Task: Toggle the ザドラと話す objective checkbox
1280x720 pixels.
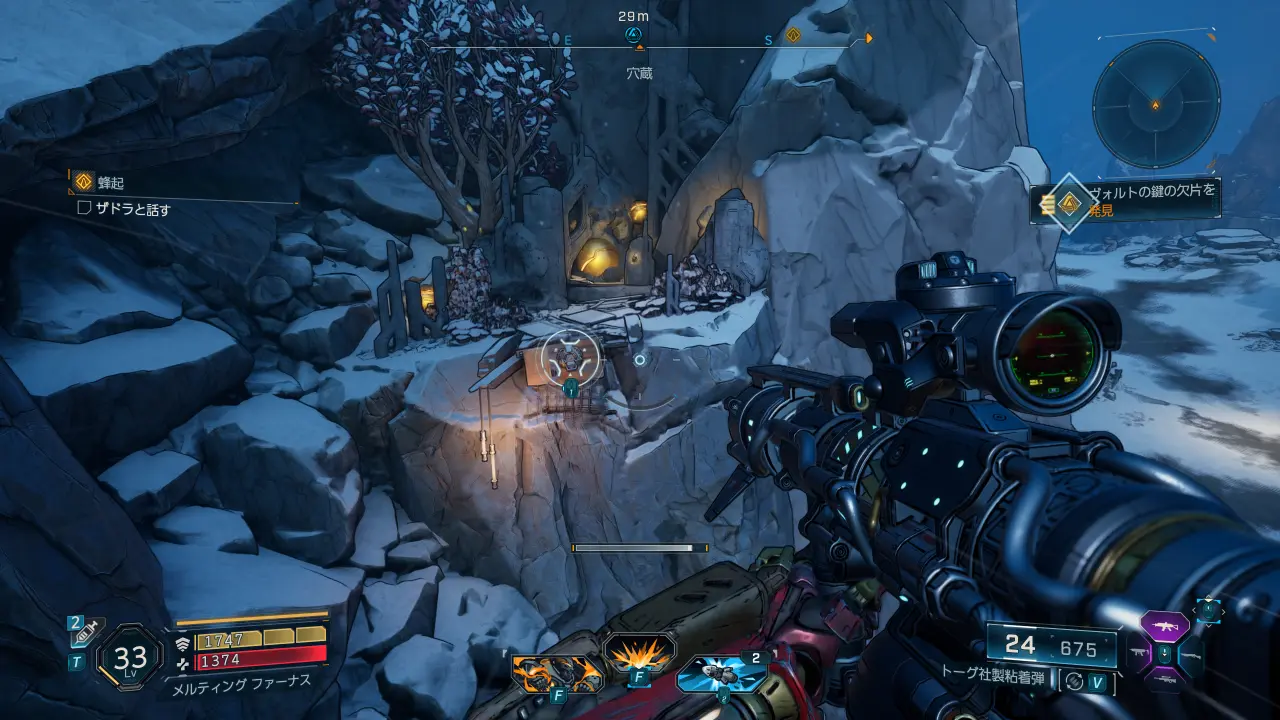Action: click(85, 209)
